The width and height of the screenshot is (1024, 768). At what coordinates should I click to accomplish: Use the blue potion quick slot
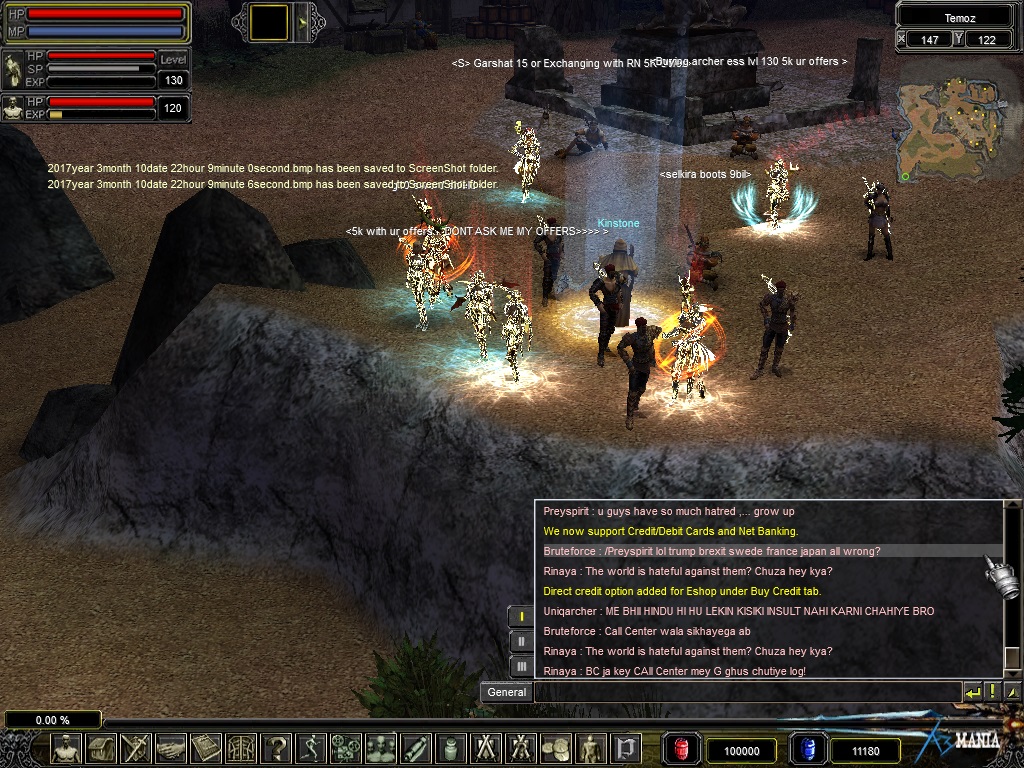(x=807, y=749)
